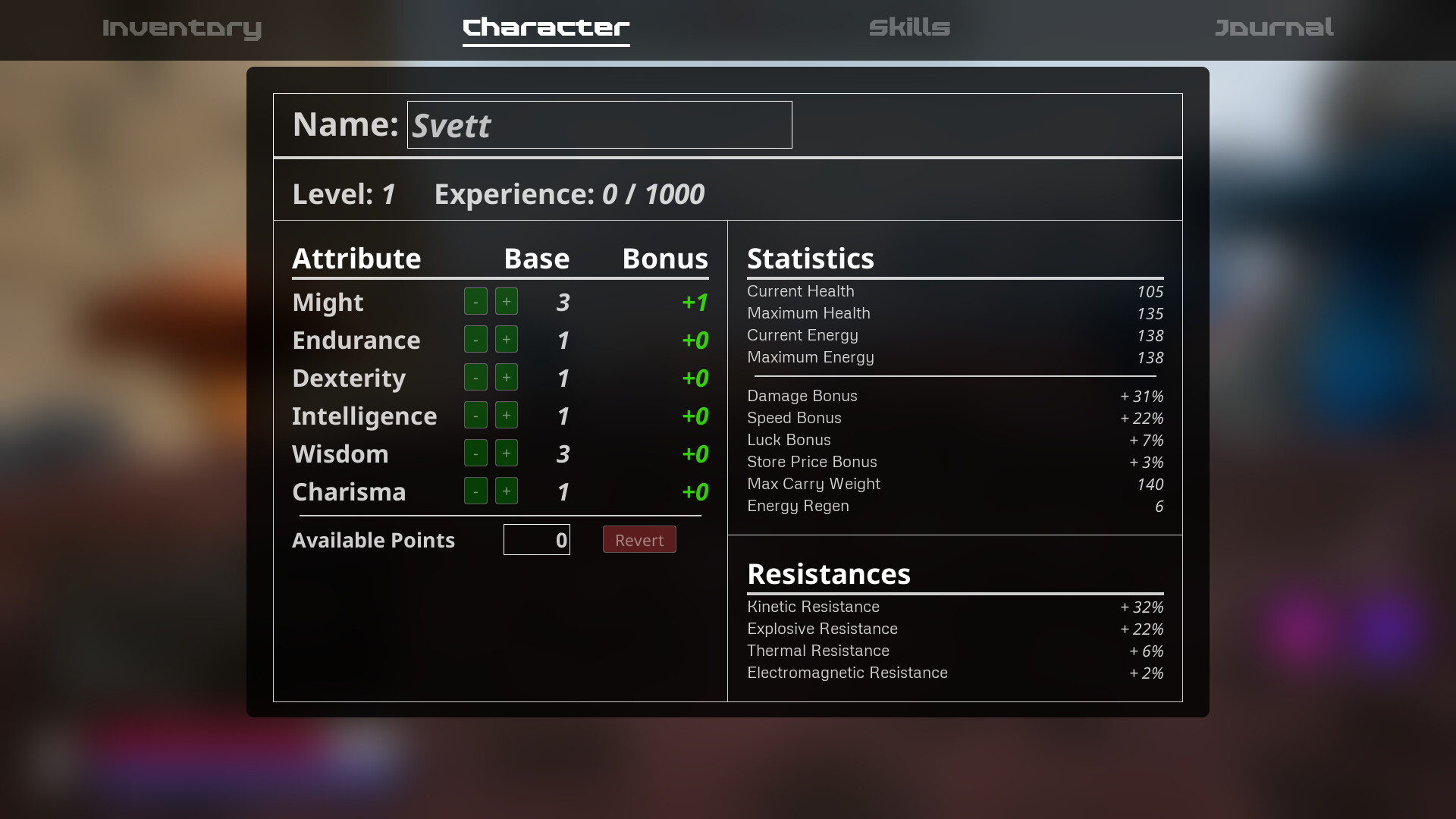
Task: Decrease the Intelligence attribute
Action: click(475, 415)
